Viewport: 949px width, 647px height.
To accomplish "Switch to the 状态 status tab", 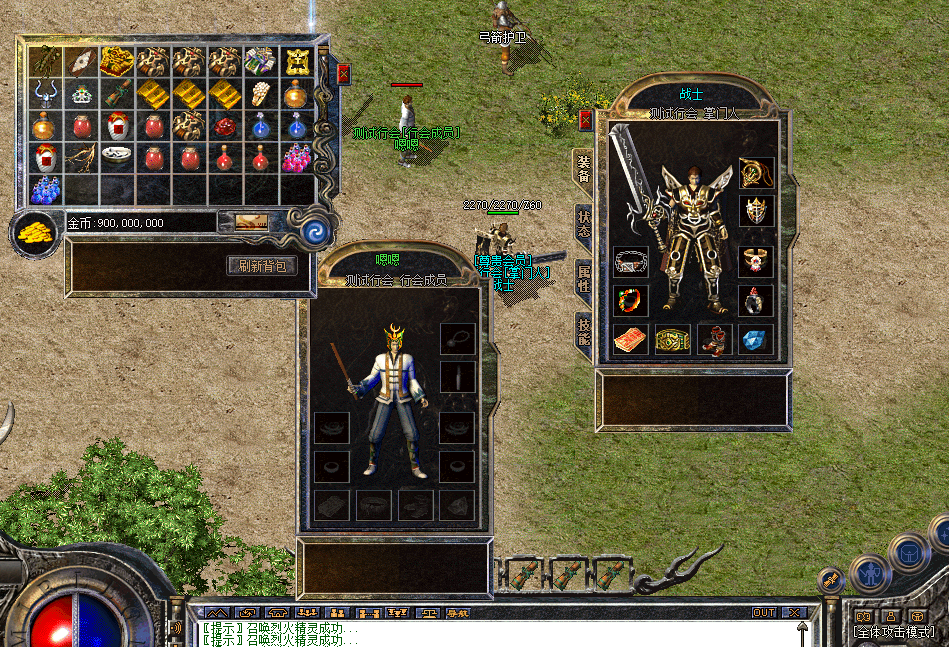I will coord(583,224).
